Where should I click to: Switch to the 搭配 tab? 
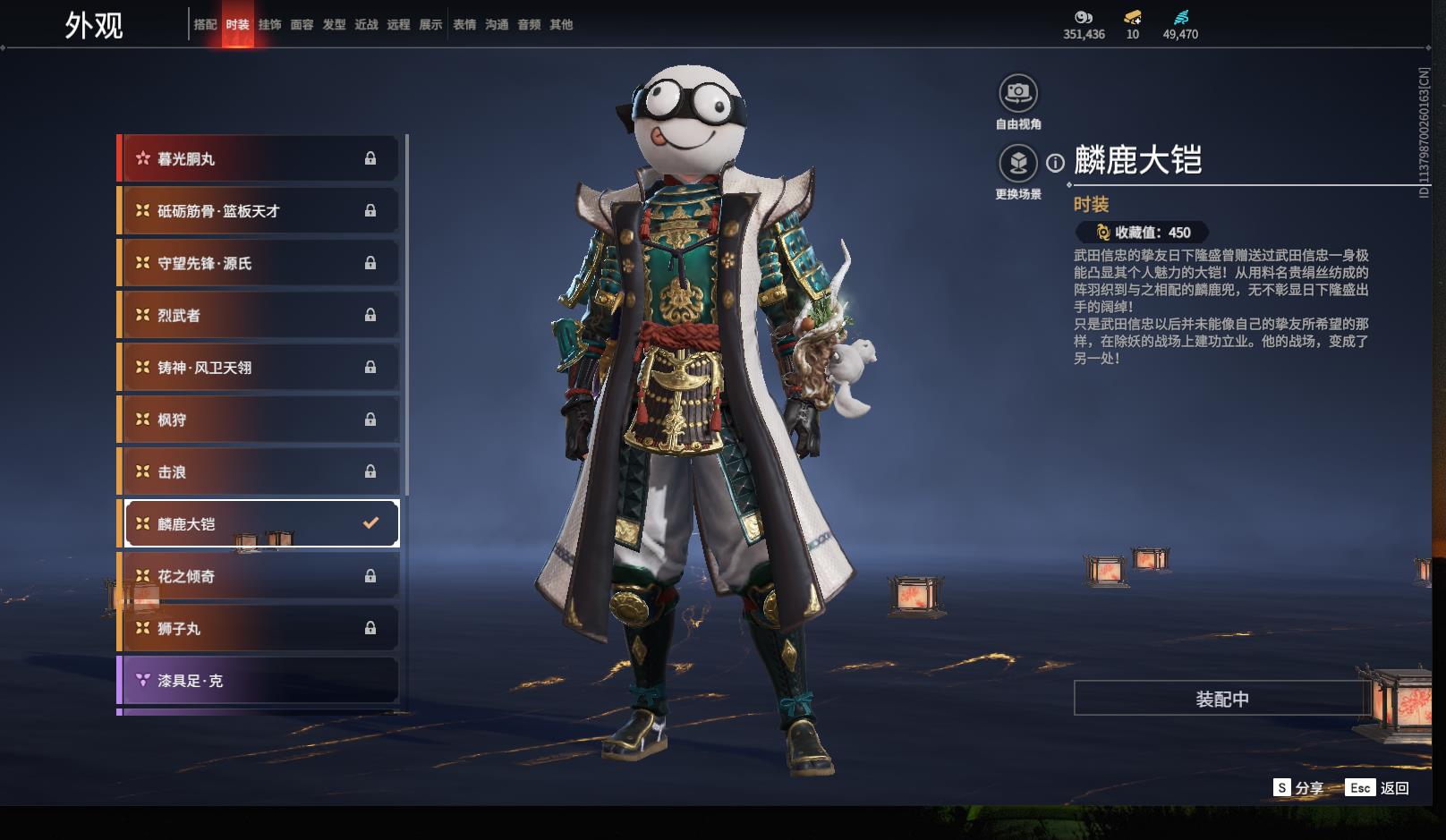click(205, 25)
